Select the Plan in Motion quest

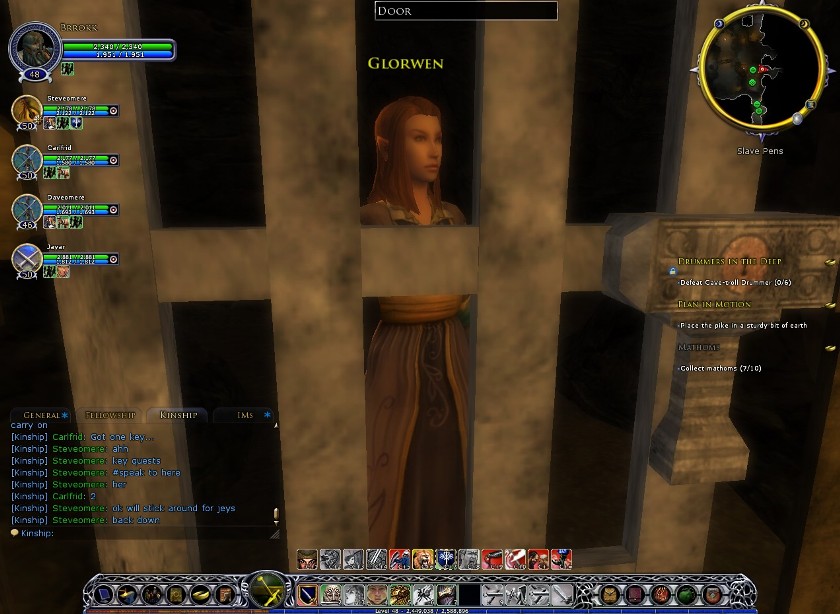[714, 304]
